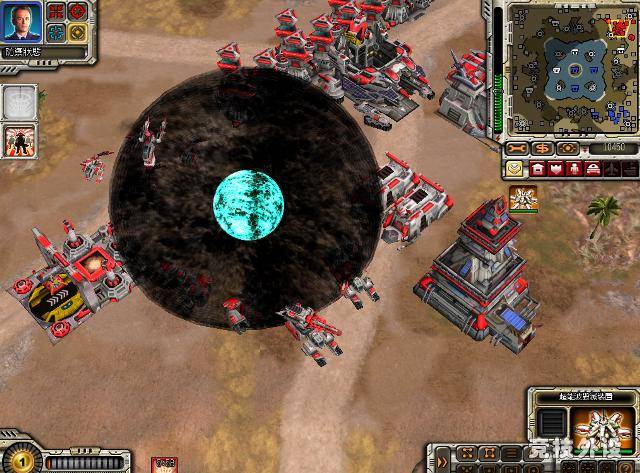The height and width of the screenshot is (473, 640).
Task: Toggle the dollar-sign sell mode
Action: (x=543, y=147)
